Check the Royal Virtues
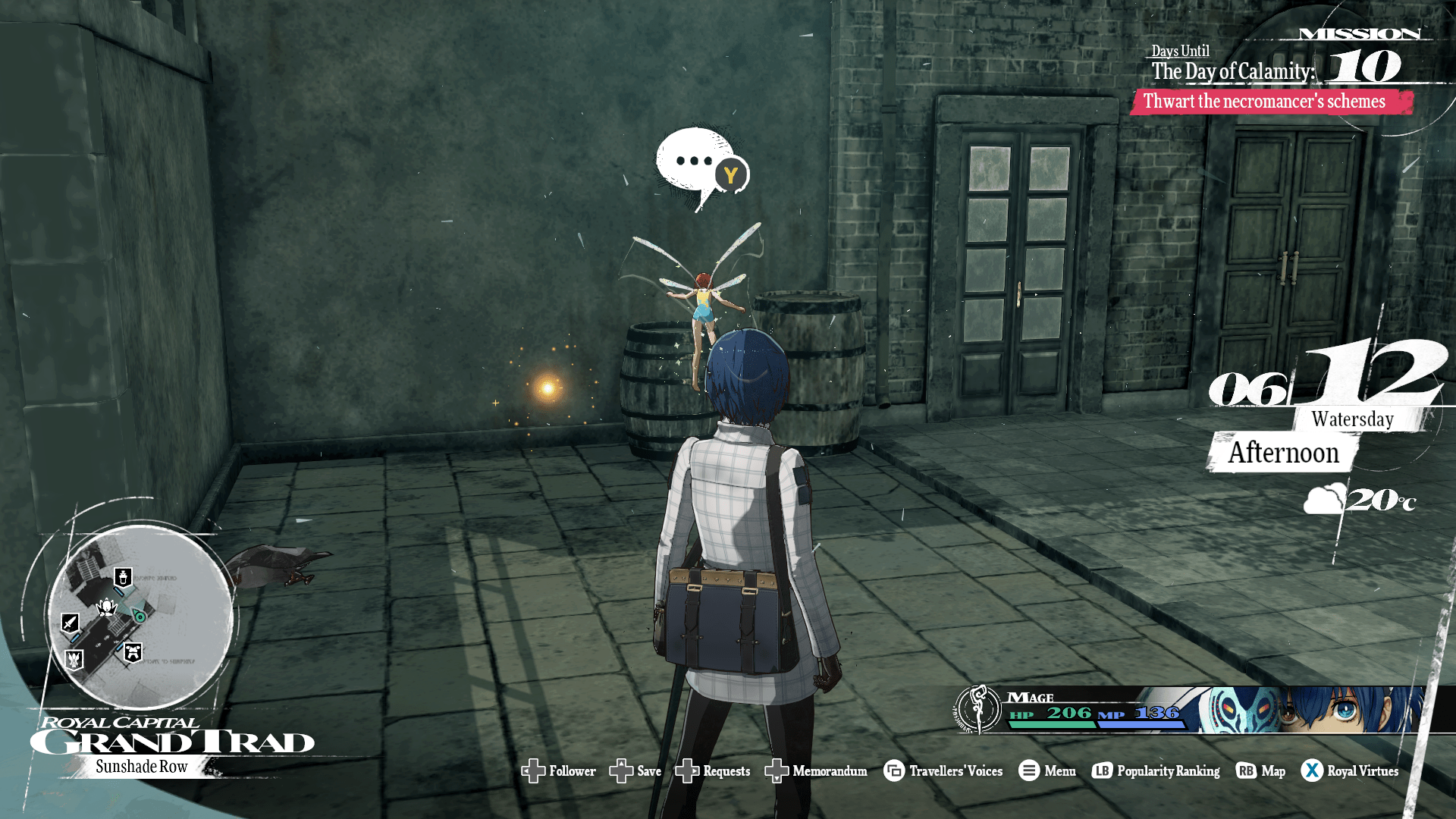The image size is (1456, 819). tap(1350, 771)
